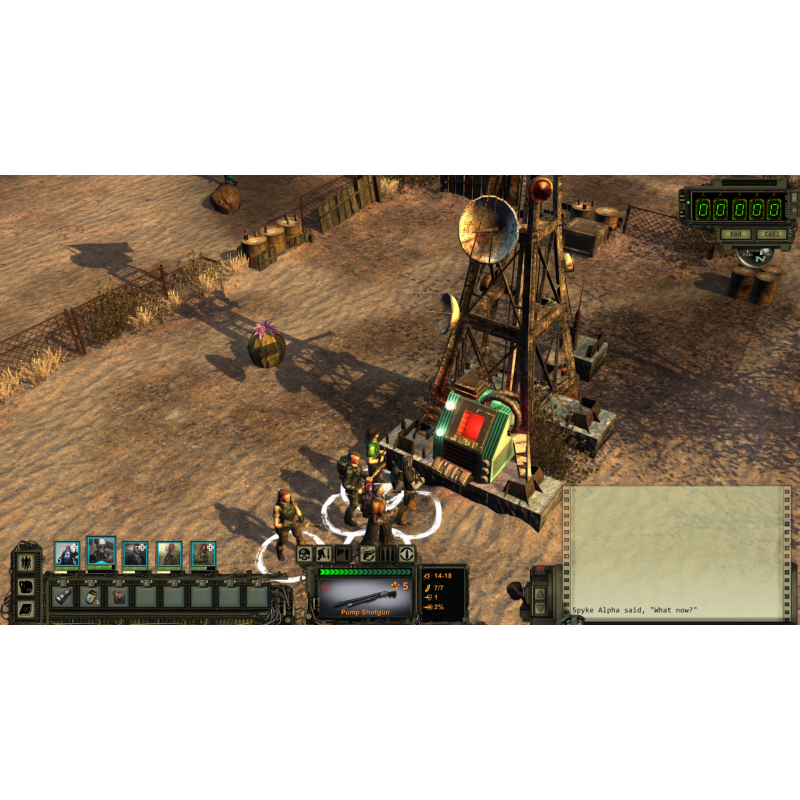Activate the skull action button
This screenshot has width=800, height=800.
pos(305,554)
